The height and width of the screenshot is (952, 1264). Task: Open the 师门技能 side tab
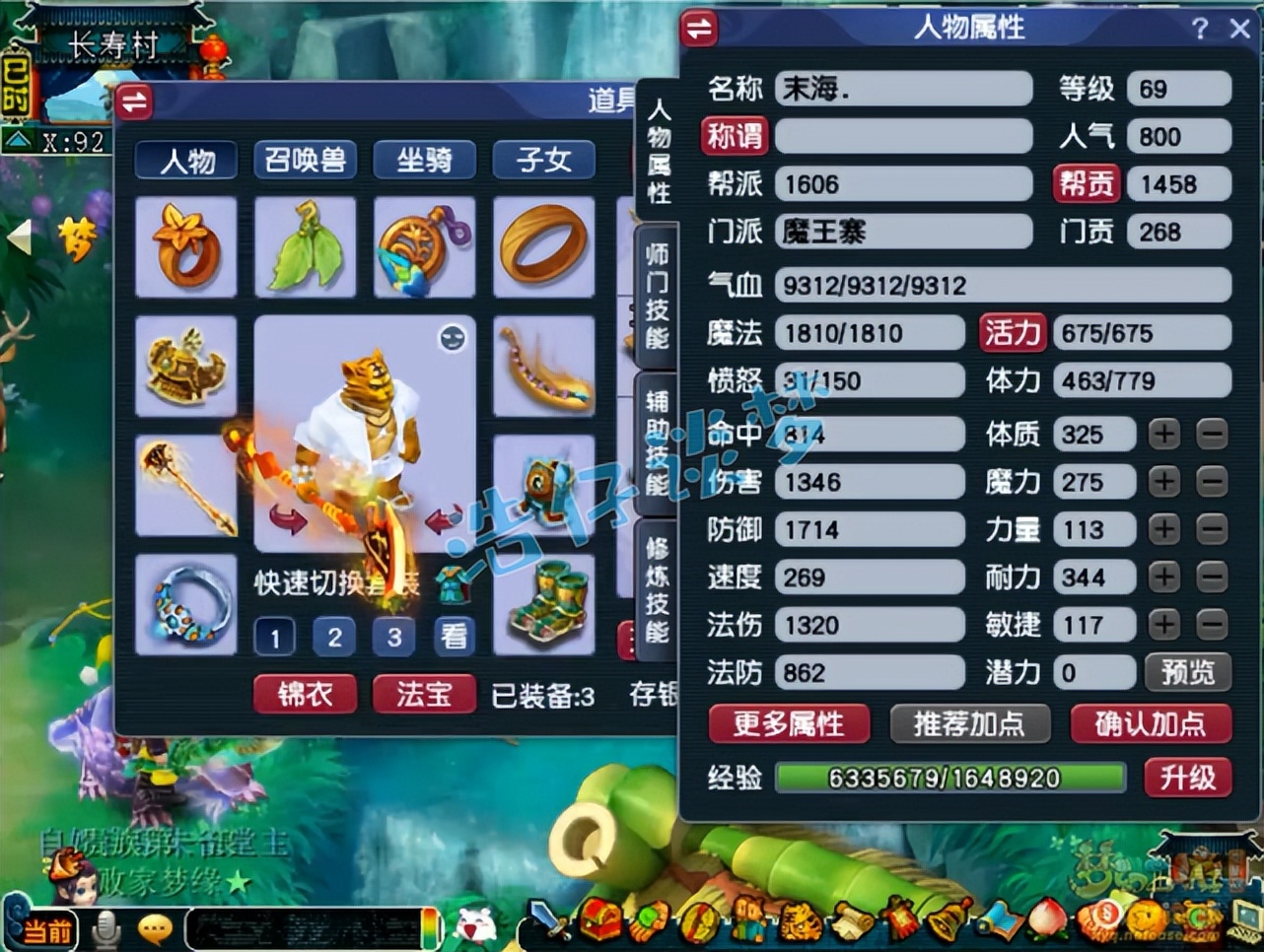pyautogui.click(x=659, y=291)
